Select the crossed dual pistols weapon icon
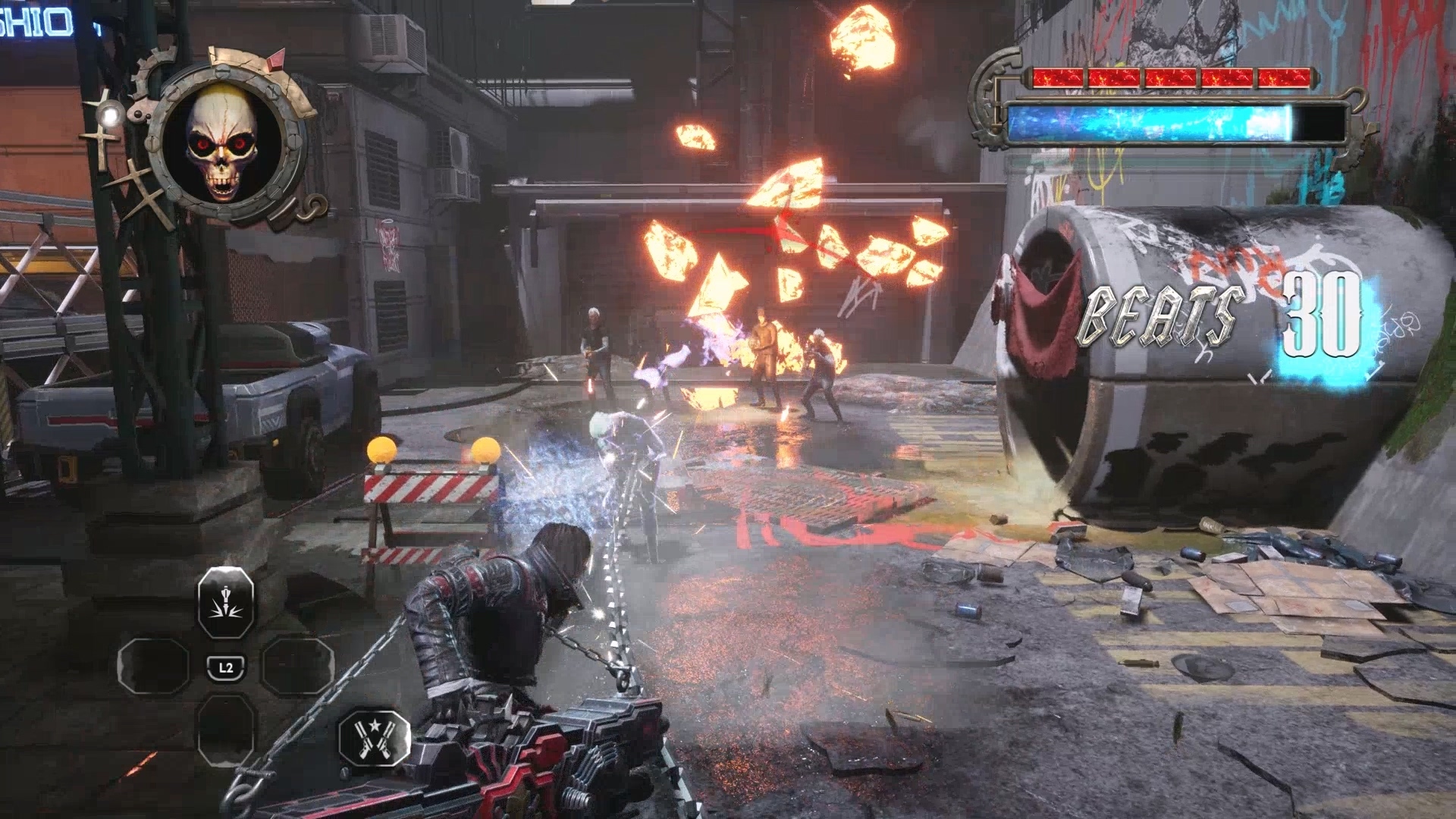The image size is (1456, 819). pyautogui.click(x=374, y=739)
